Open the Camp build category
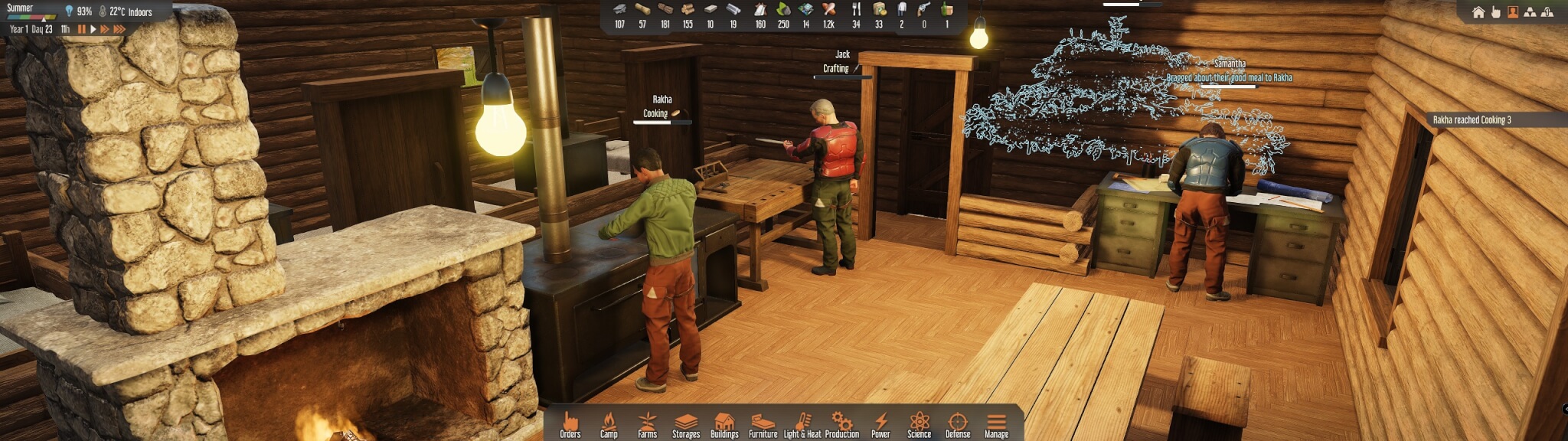The image size is (1568, 441). point(609,423)
